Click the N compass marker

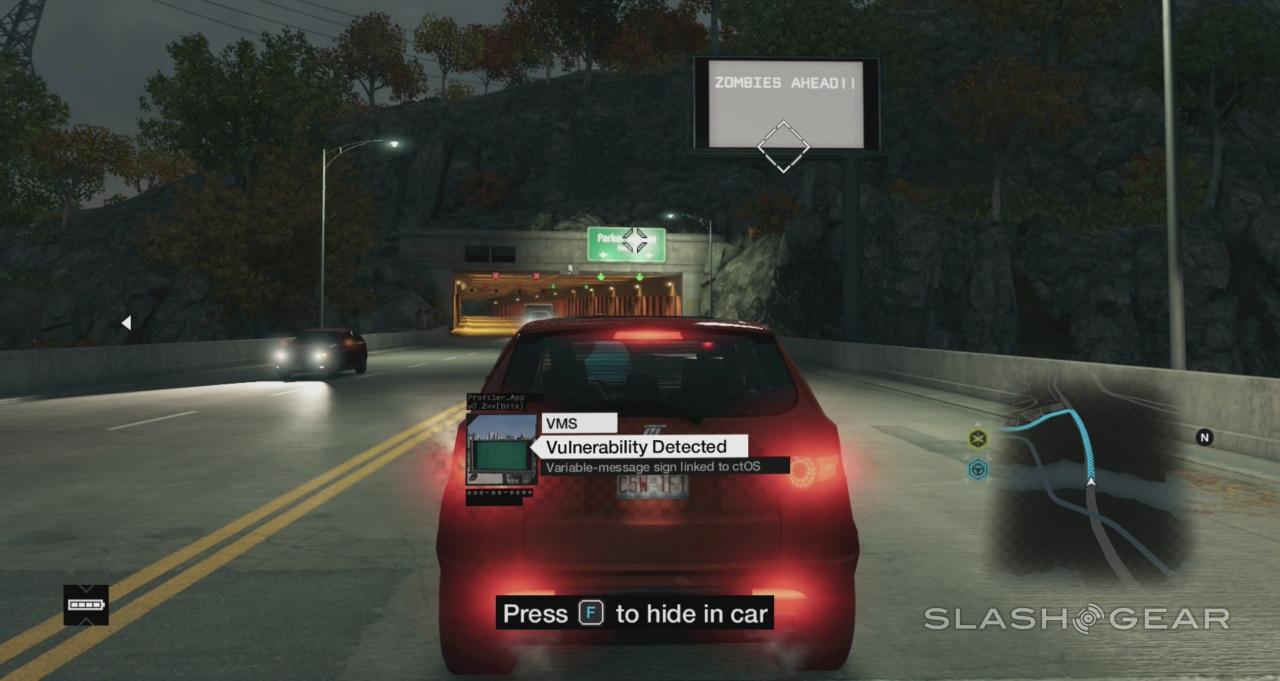1205,437
